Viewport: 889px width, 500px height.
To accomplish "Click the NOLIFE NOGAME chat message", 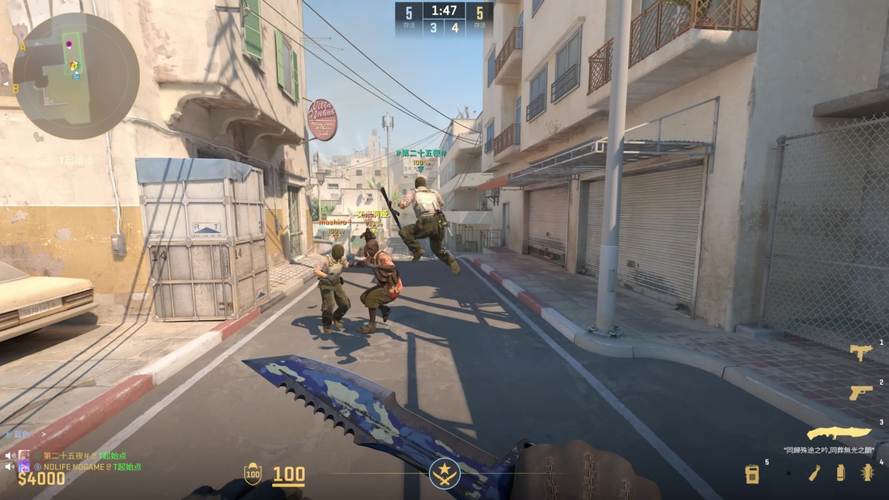I will pos(90,466).
